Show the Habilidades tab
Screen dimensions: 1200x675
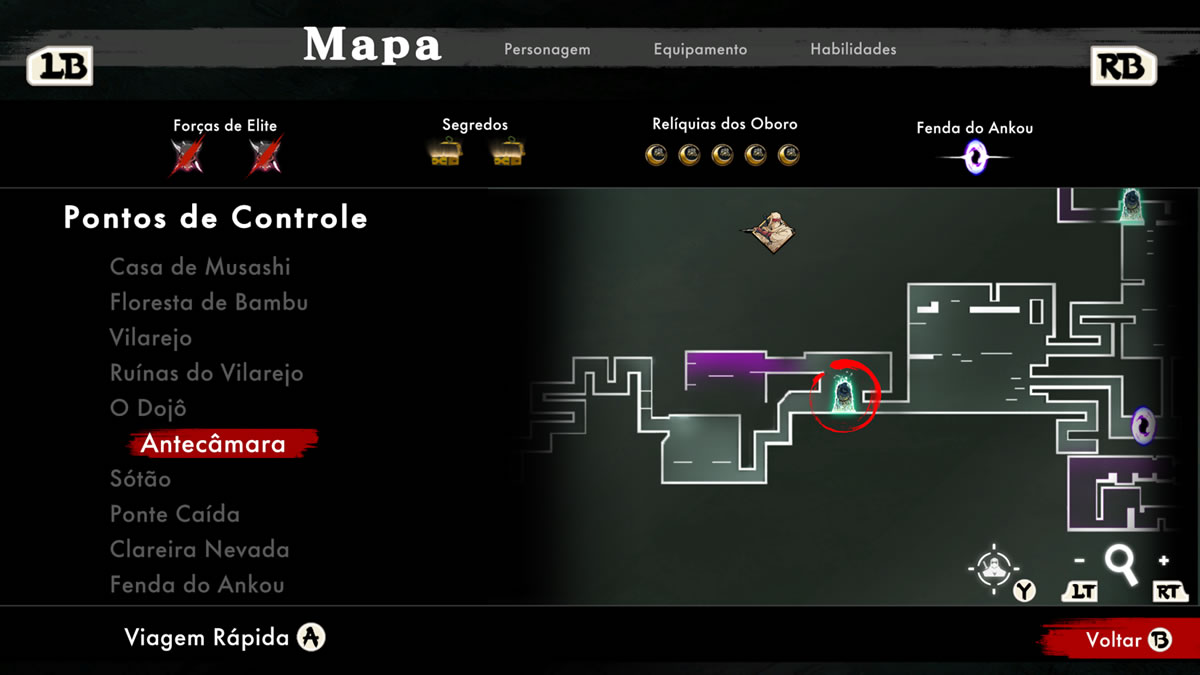[x=853, y=49]
